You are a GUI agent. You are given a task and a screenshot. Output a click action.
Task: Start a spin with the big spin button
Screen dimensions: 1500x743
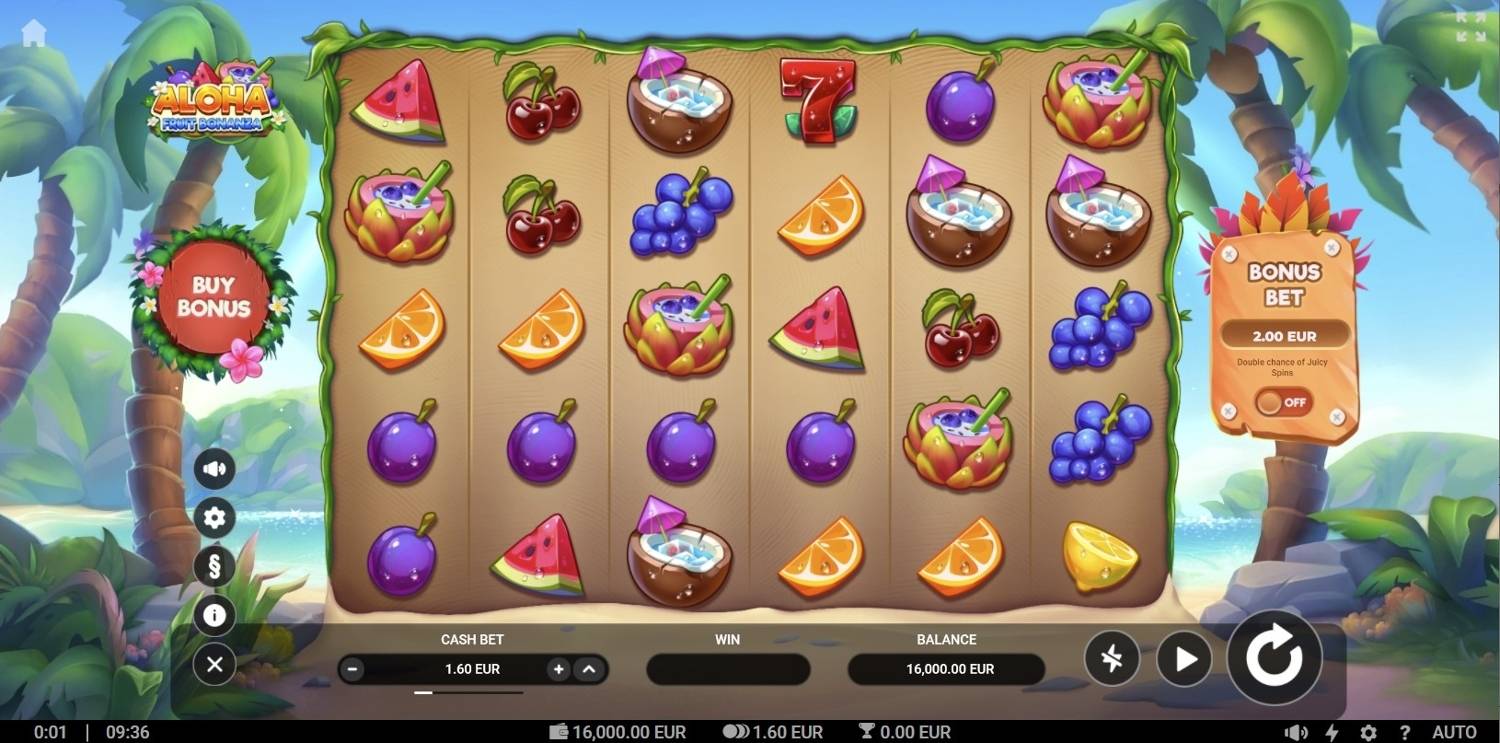click(1273, 657)
